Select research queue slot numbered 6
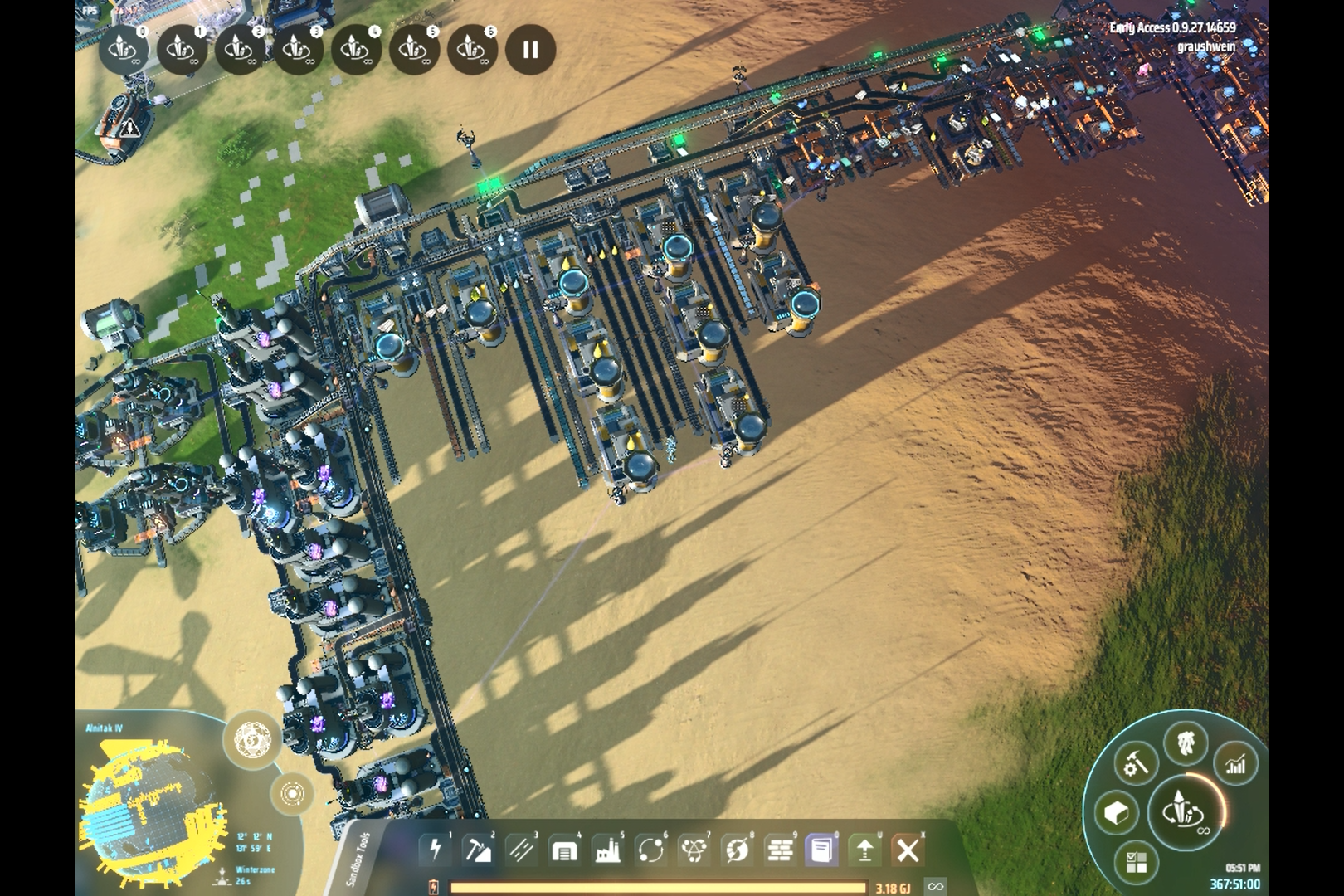 [x=472, y=50]
